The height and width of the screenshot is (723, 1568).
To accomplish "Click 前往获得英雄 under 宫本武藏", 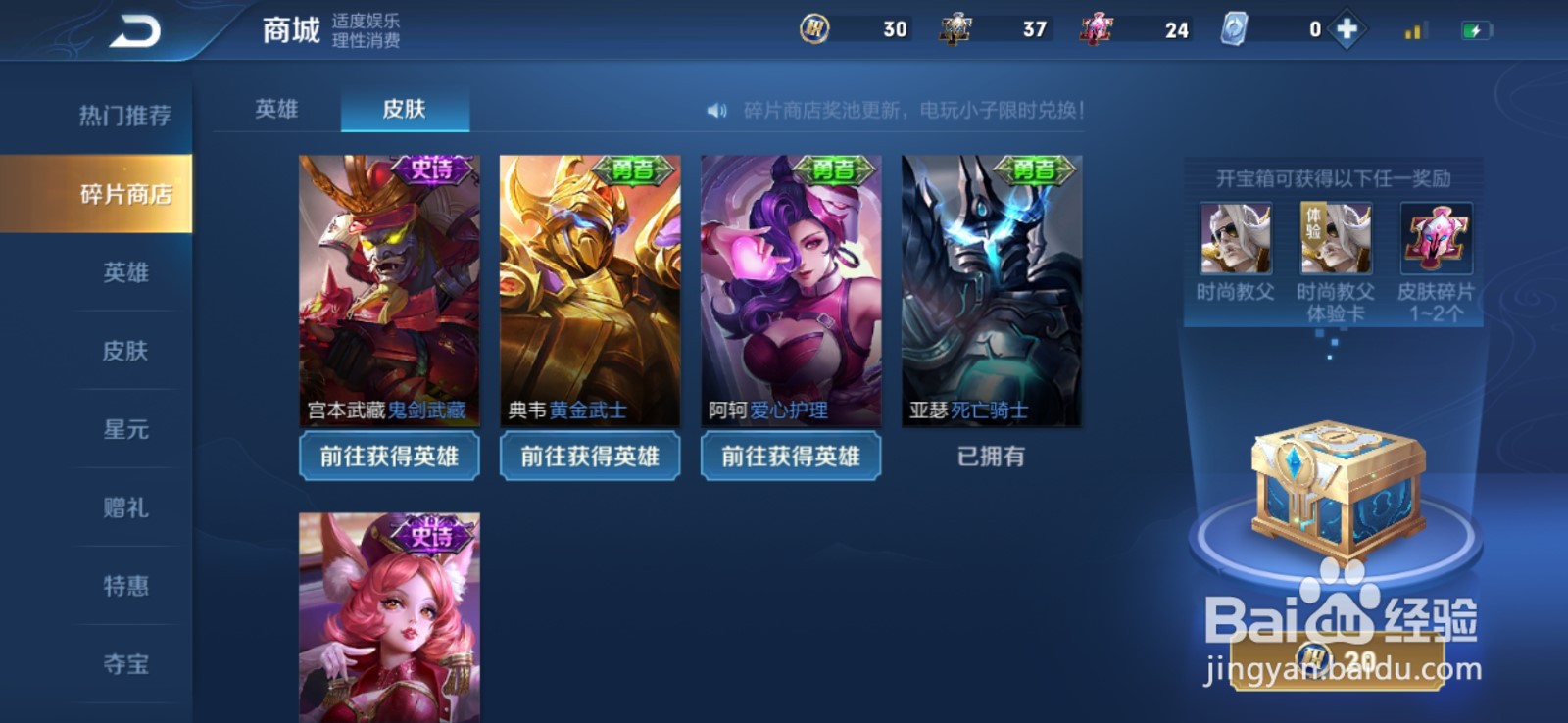I will tap(389, 456).
